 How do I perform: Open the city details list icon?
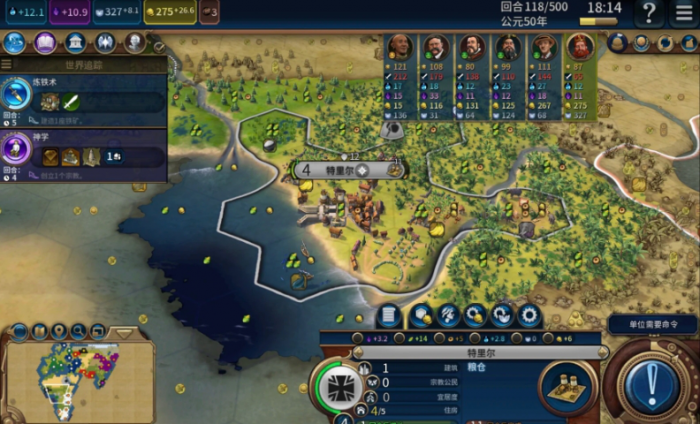[388, 316]
